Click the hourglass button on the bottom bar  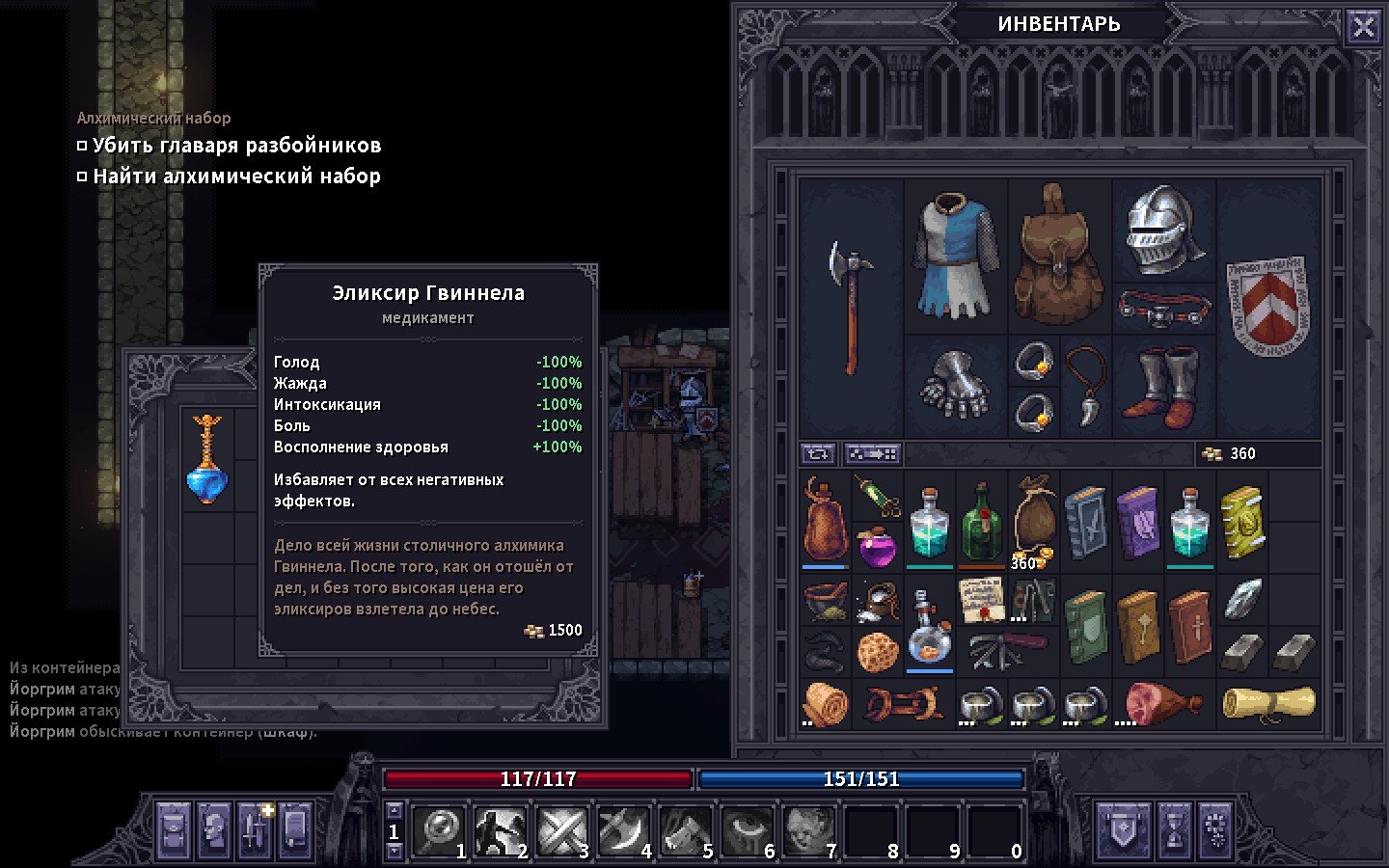pyautogui.click(x=1174, y=830)
